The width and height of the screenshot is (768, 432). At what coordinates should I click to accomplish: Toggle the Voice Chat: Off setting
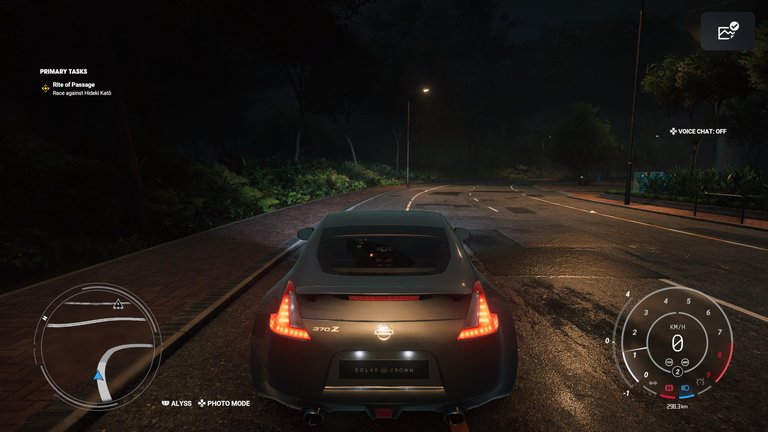tap(698, 131)
